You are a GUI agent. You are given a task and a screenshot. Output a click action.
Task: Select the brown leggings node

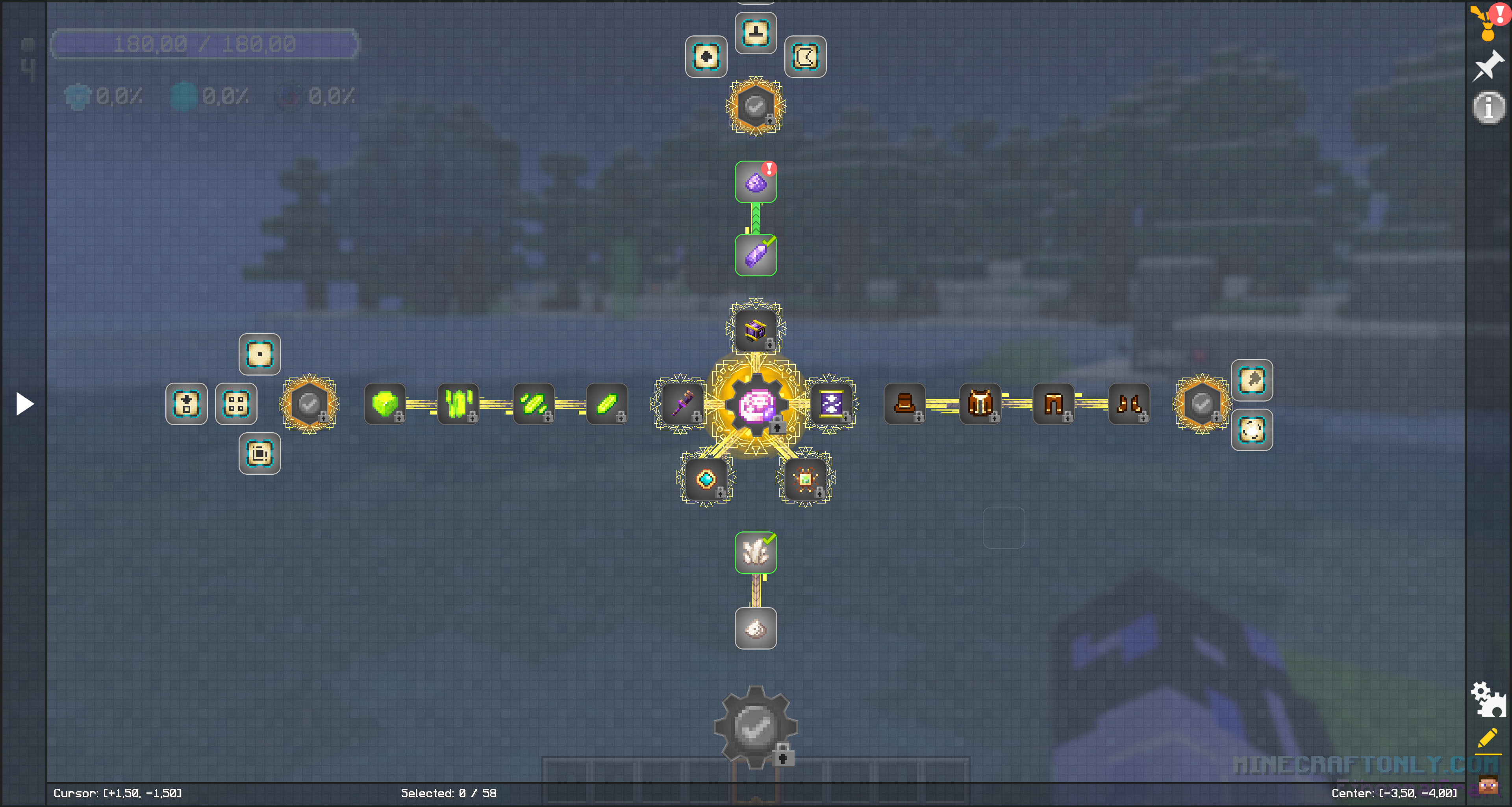1054,404
